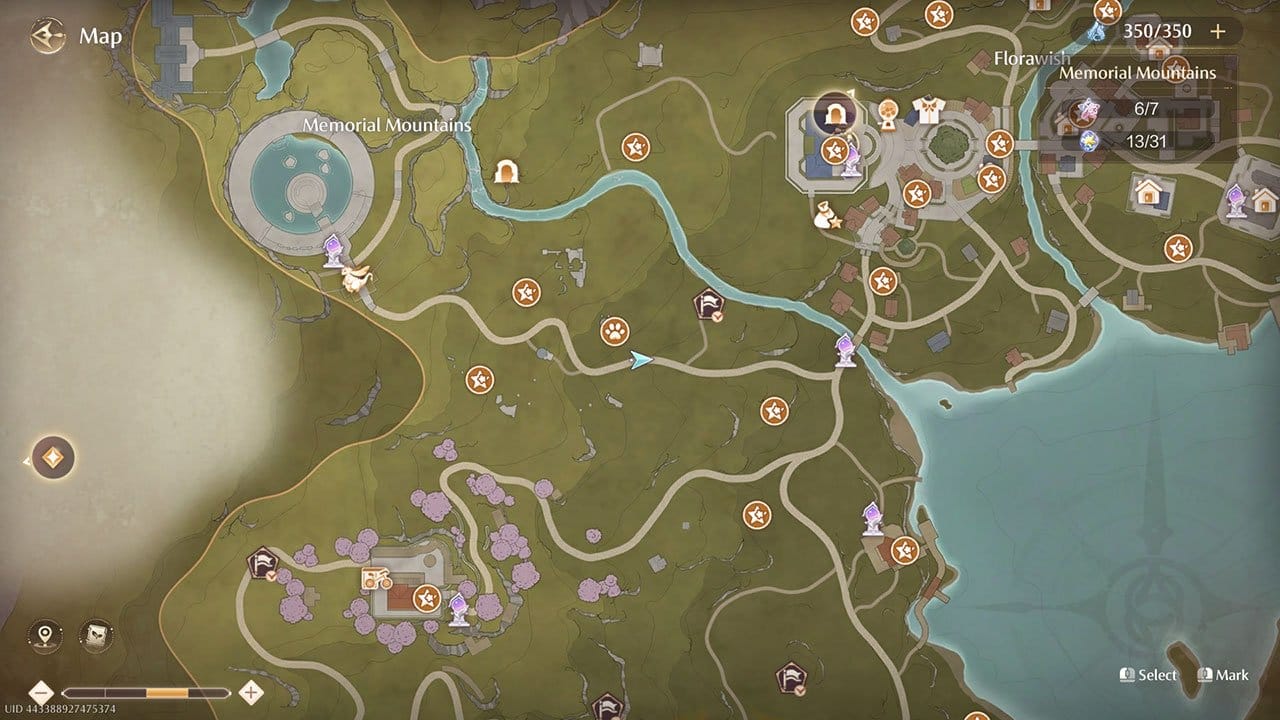The width and height of the screenshot is (1280, 720).
Task: Open the map scroll icon next to the pin
Action: pos(96,634)
